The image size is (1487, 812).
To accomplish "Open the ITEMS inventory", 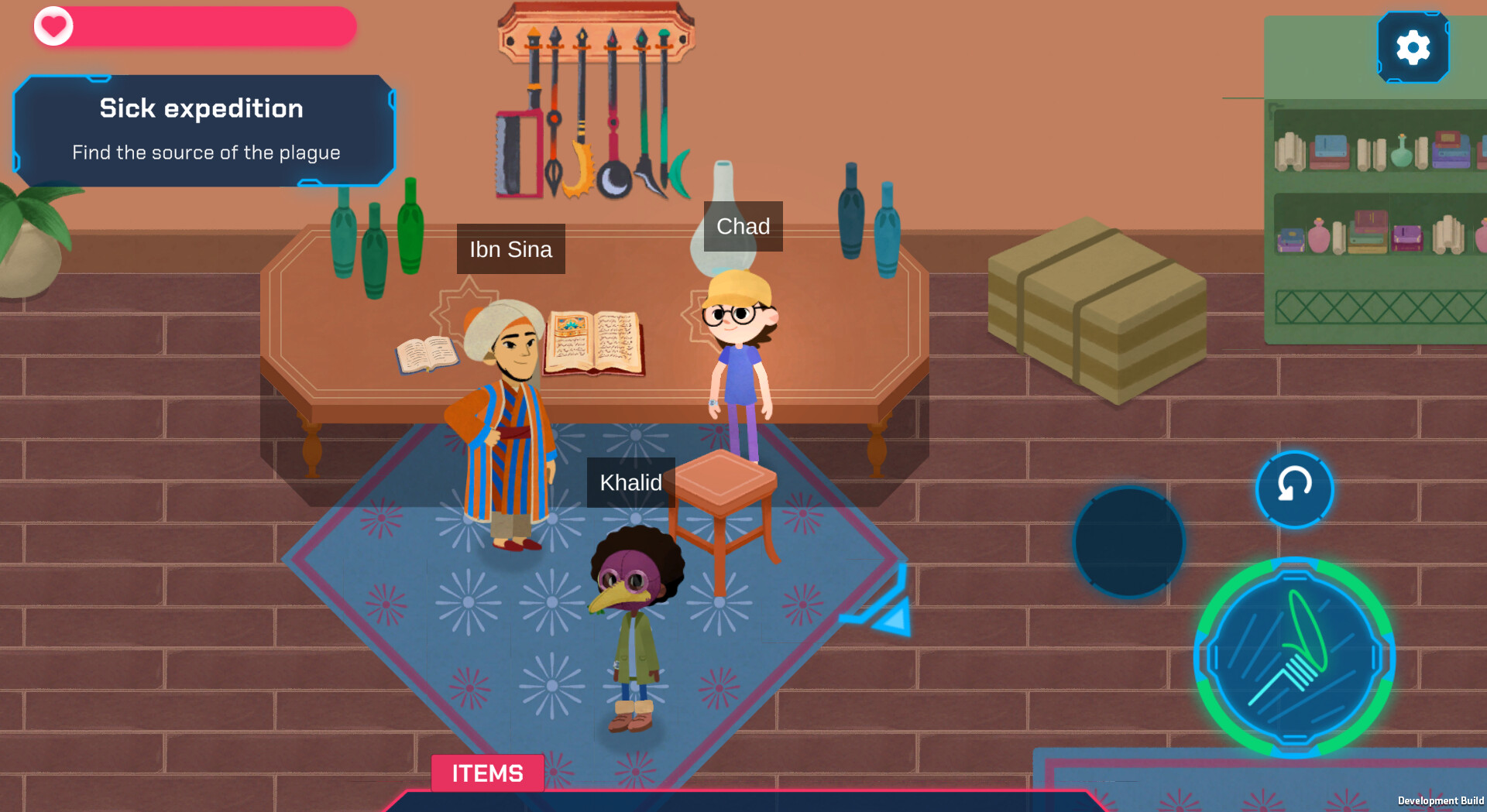I will point(487,773).
